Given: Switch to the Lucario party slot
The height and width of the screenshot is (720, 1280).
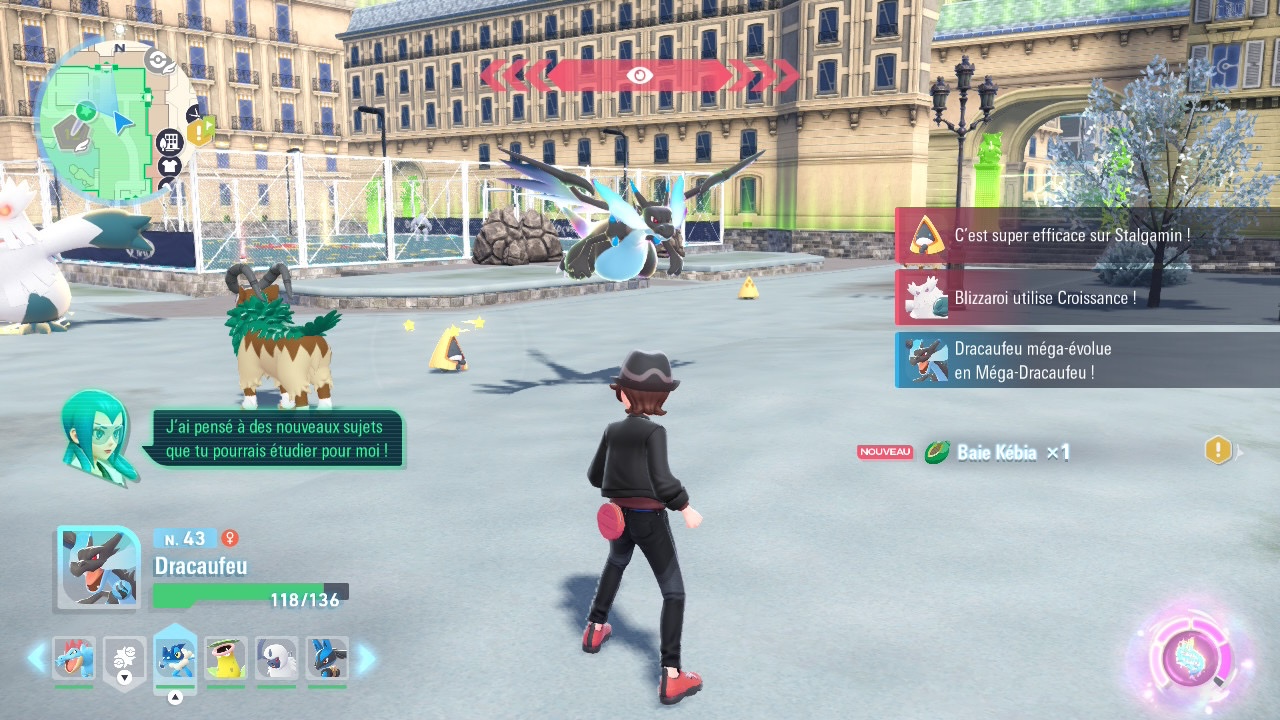Looking at the screenshot, I should [327, 659].
